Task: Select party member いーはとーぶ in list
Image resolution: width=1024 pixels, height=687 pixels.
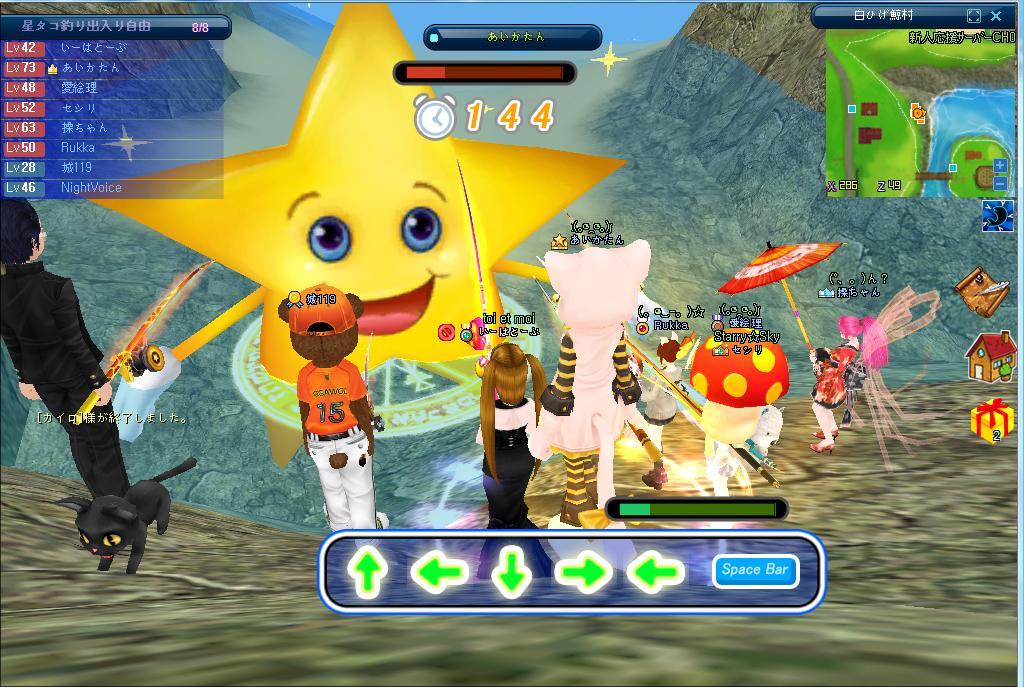Action: tap(112, 48)
